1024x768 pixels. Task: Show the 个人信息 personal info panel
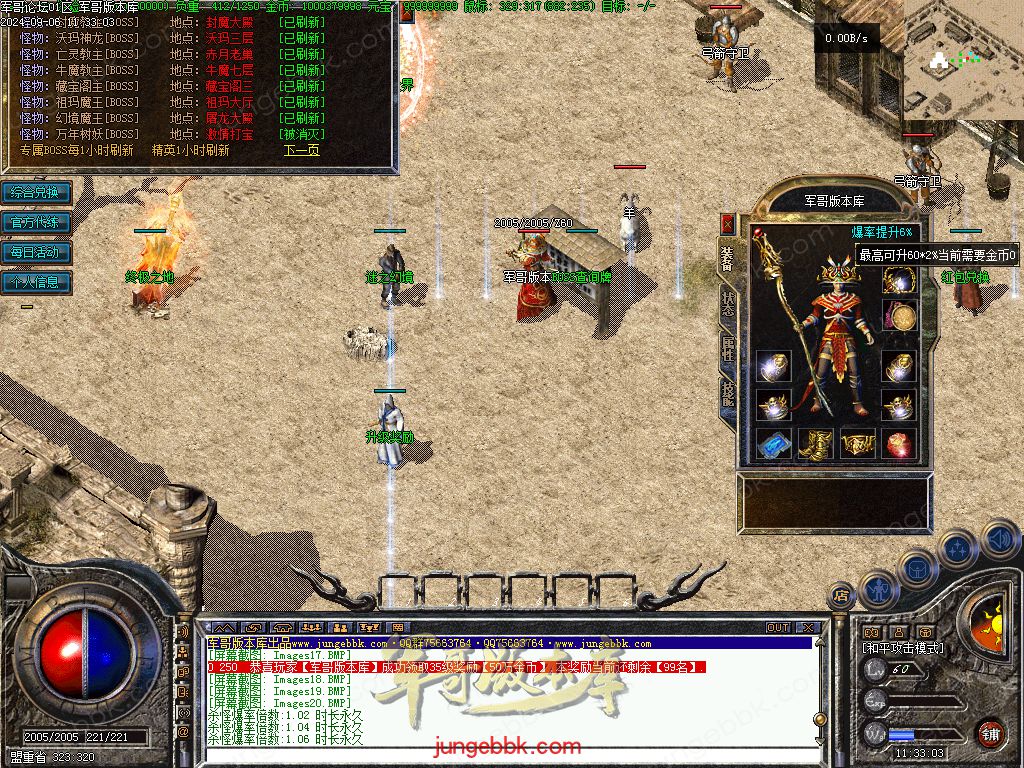coord(36,282)
